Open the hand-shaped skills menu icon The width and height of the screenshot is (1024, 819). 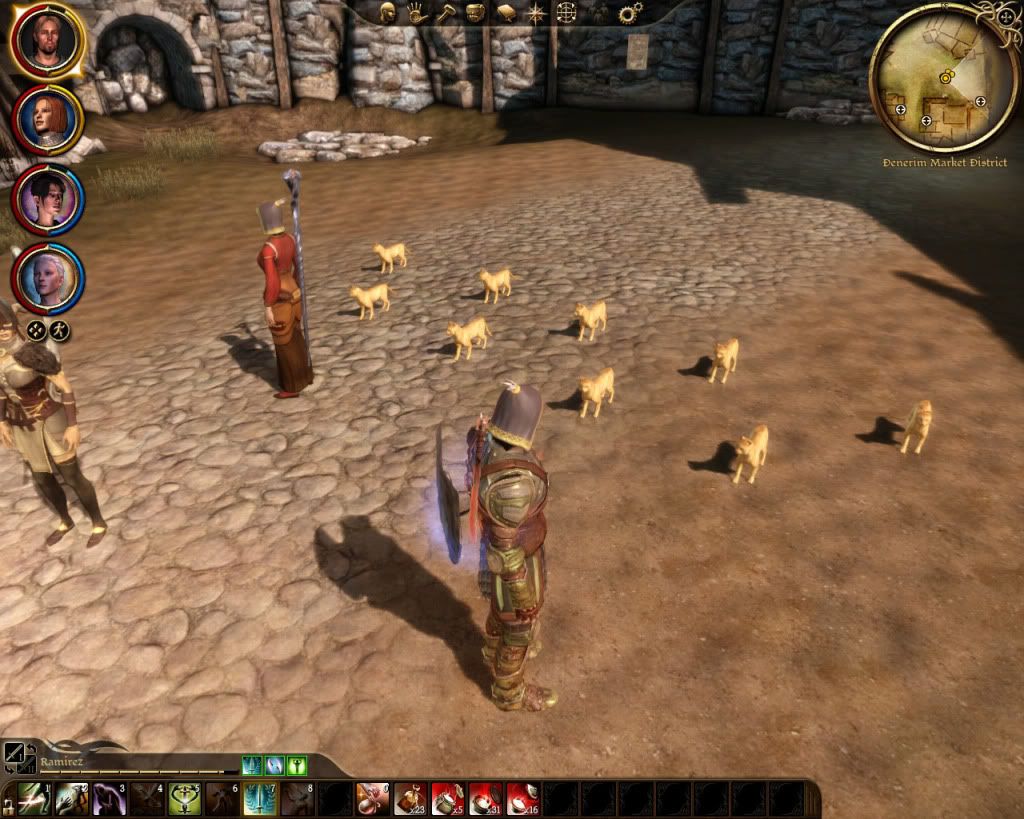coord(417,13)
